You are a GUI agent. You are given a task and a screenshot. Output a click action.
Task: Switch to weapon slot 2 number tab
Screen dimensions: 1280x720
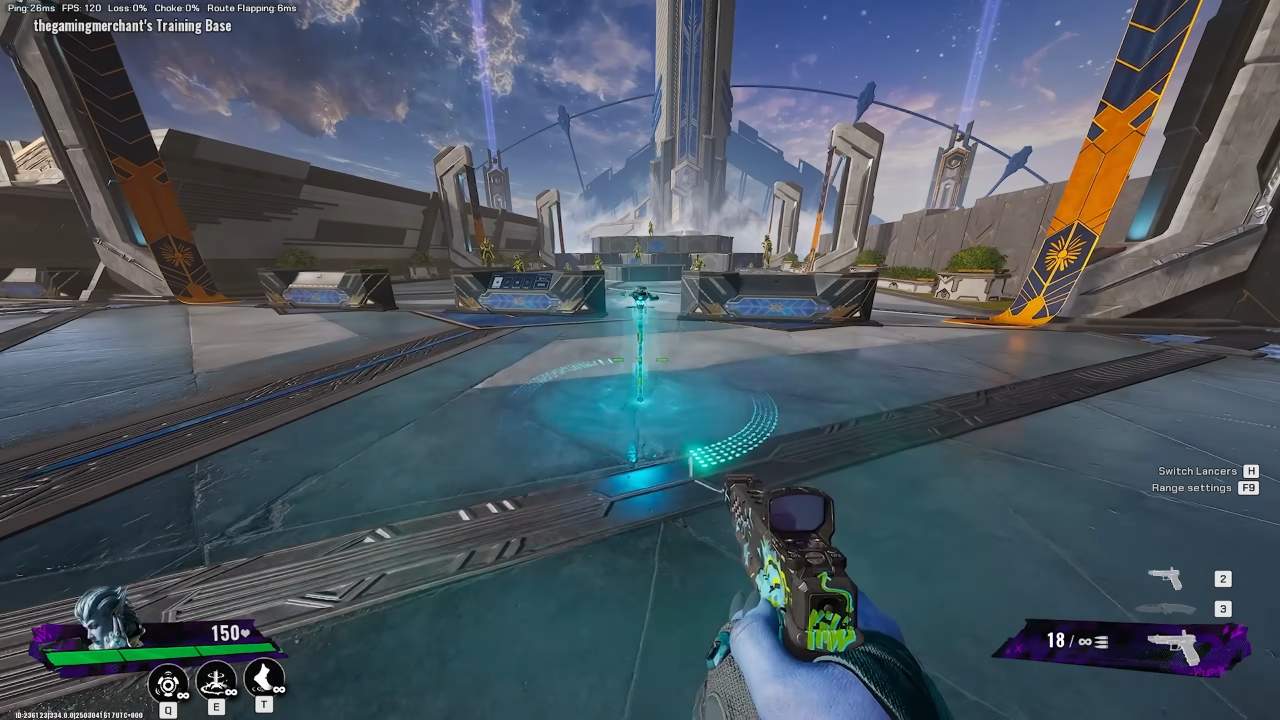click(x=1222, y=578)
